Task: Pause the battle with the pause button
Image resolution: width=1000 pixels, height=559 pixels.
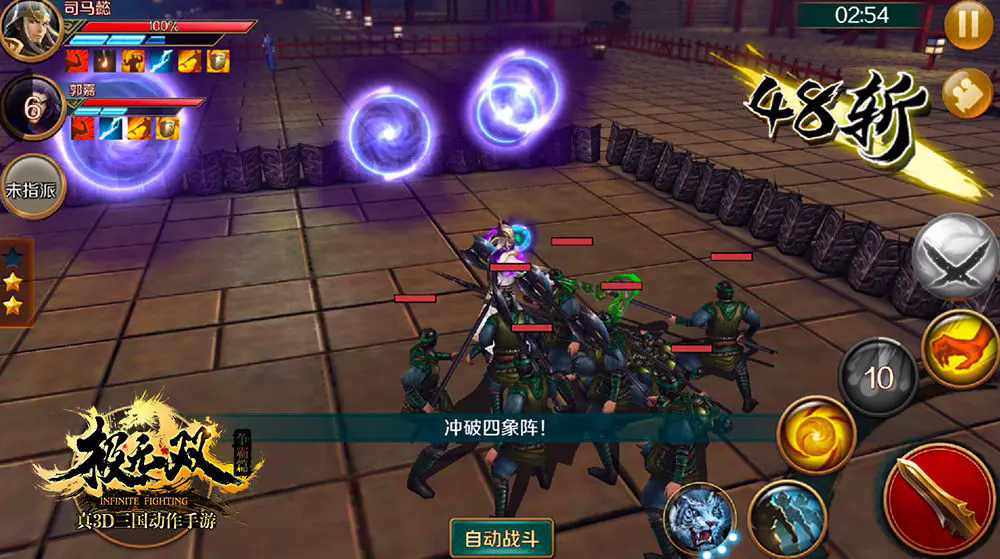Action: click(x=968, y=24)
